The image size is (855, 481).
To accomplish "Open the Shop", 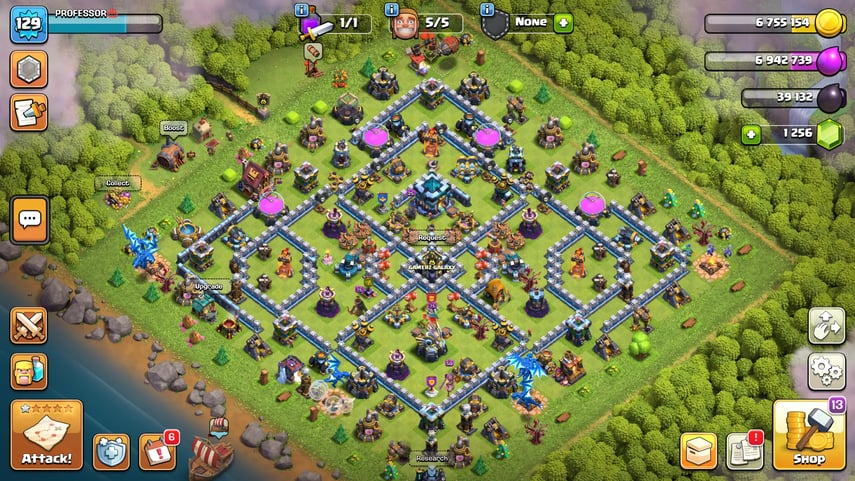I will (x=809, y=436).
